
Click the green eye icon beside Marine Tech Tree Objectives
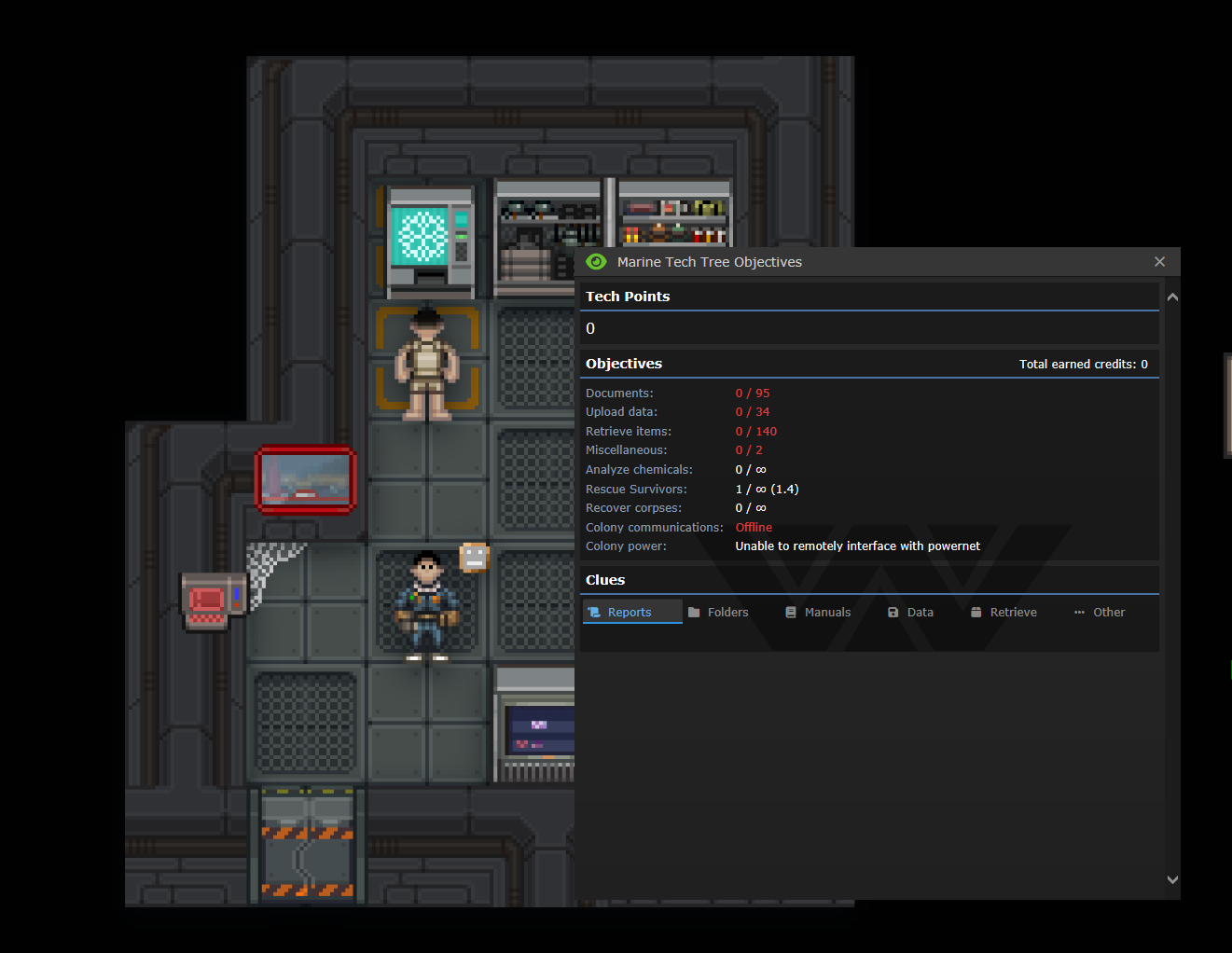point(597,262)
